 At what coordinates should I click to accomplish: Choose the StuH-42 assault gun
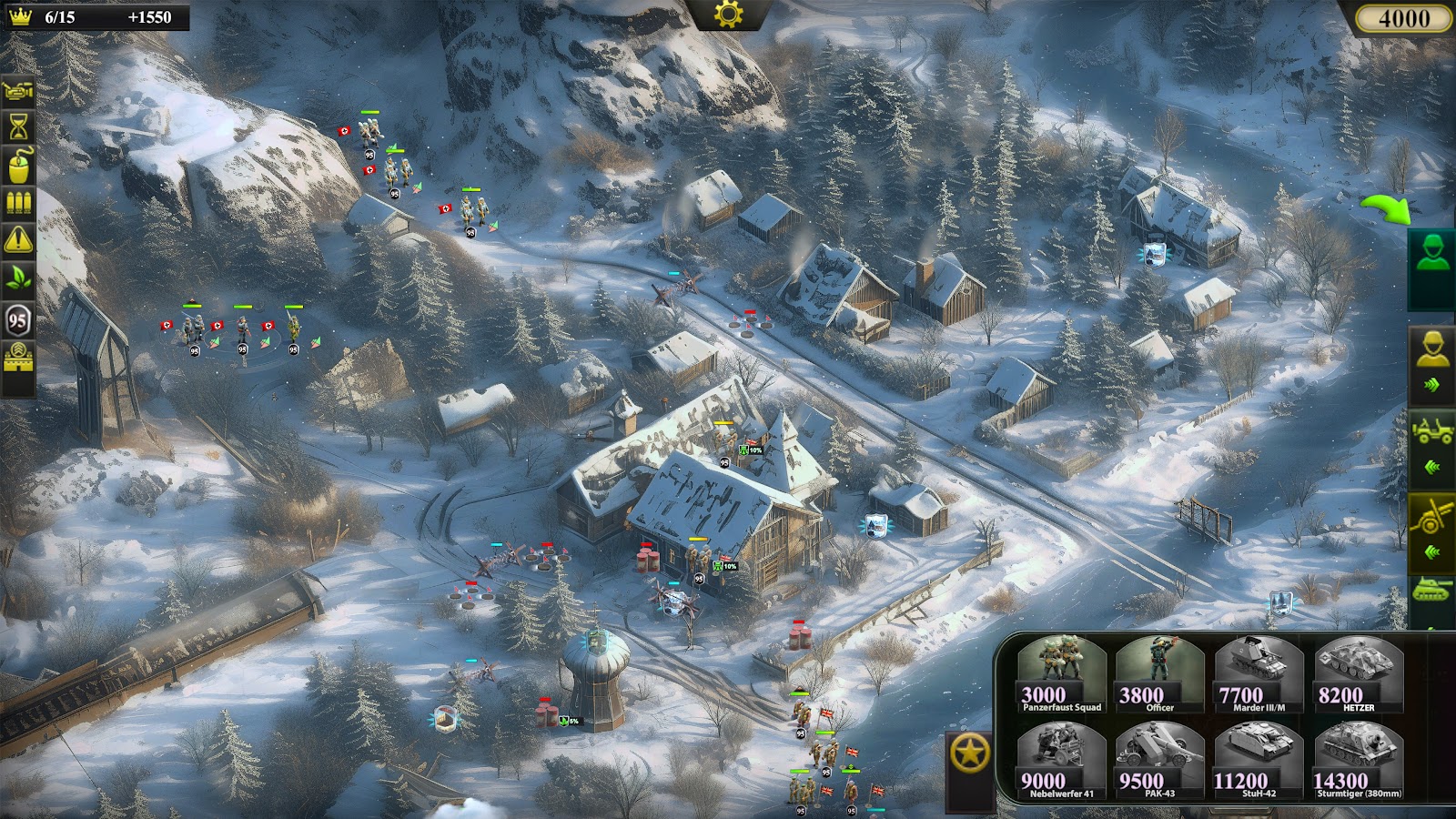(1259, 762)
